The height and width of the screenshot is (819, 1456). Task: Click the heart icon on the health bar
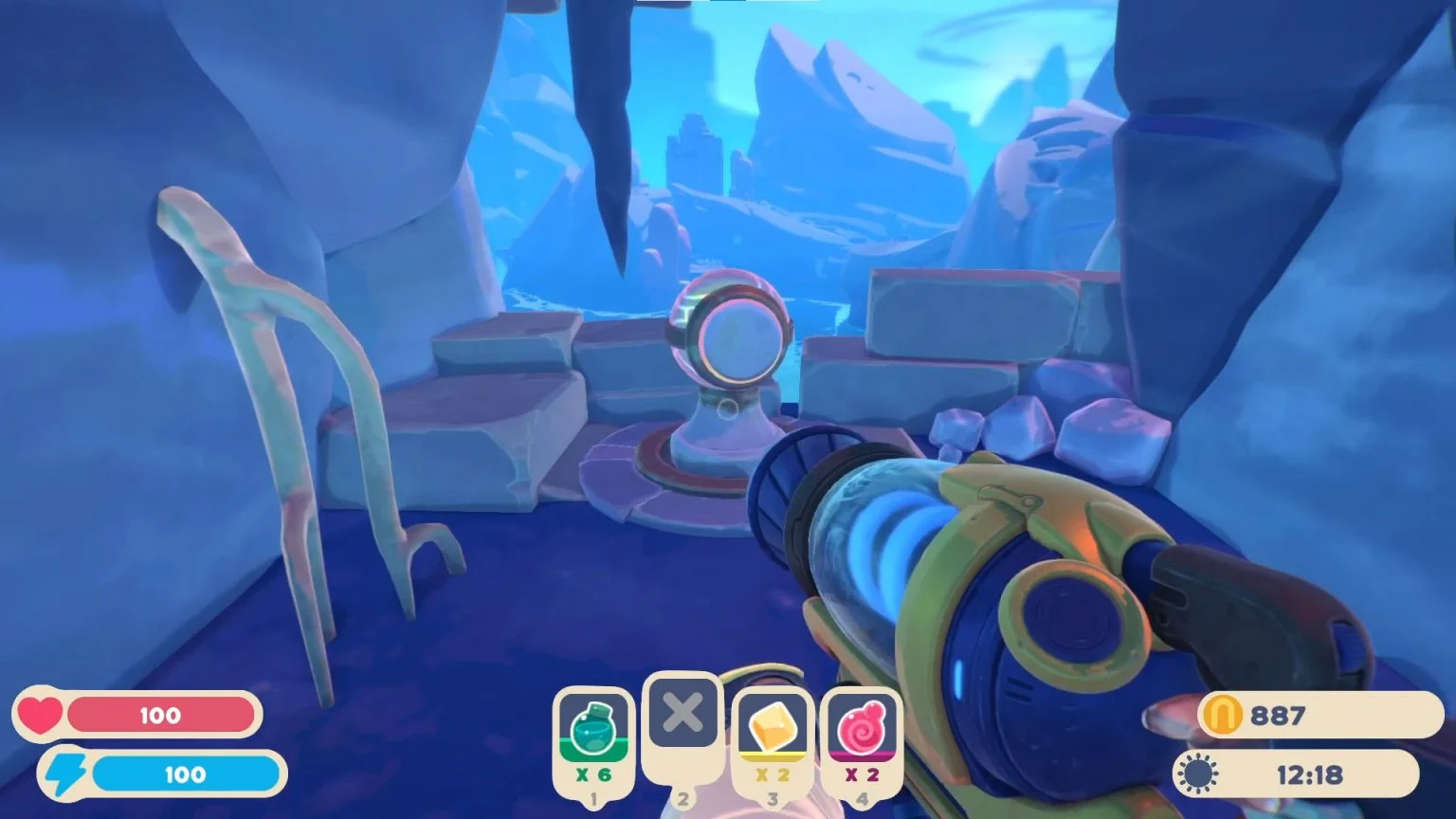point(42,716)
